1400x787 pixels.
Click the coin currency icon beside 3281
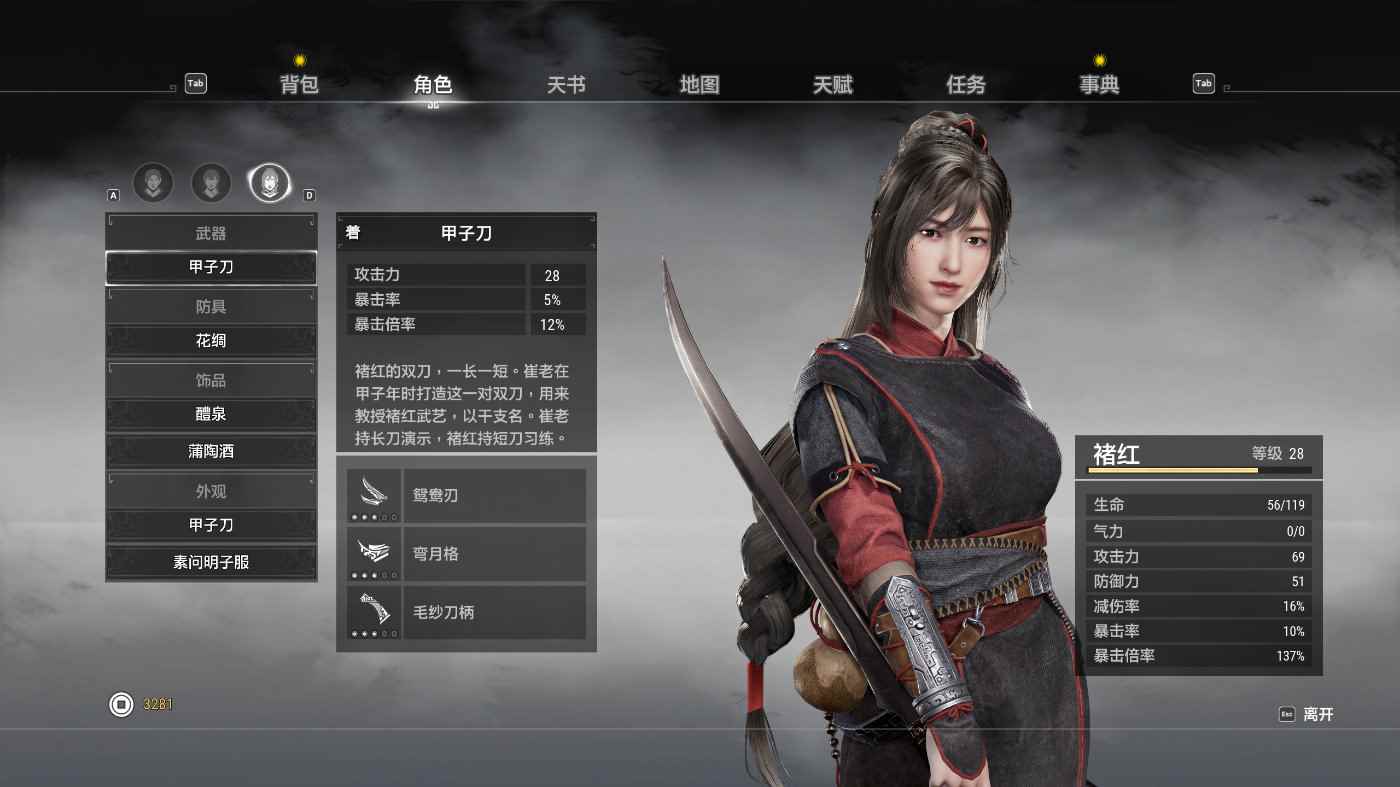pyautogui.click(x=120, y=704)
